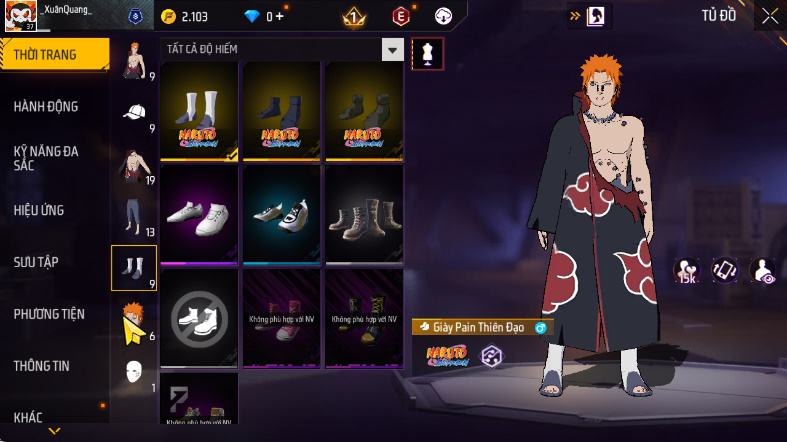The width and height of the screenshot is (787, 442).
Task: Open the TỦ ĐỒ wardrobe button
Action: [x=718, y=15]
